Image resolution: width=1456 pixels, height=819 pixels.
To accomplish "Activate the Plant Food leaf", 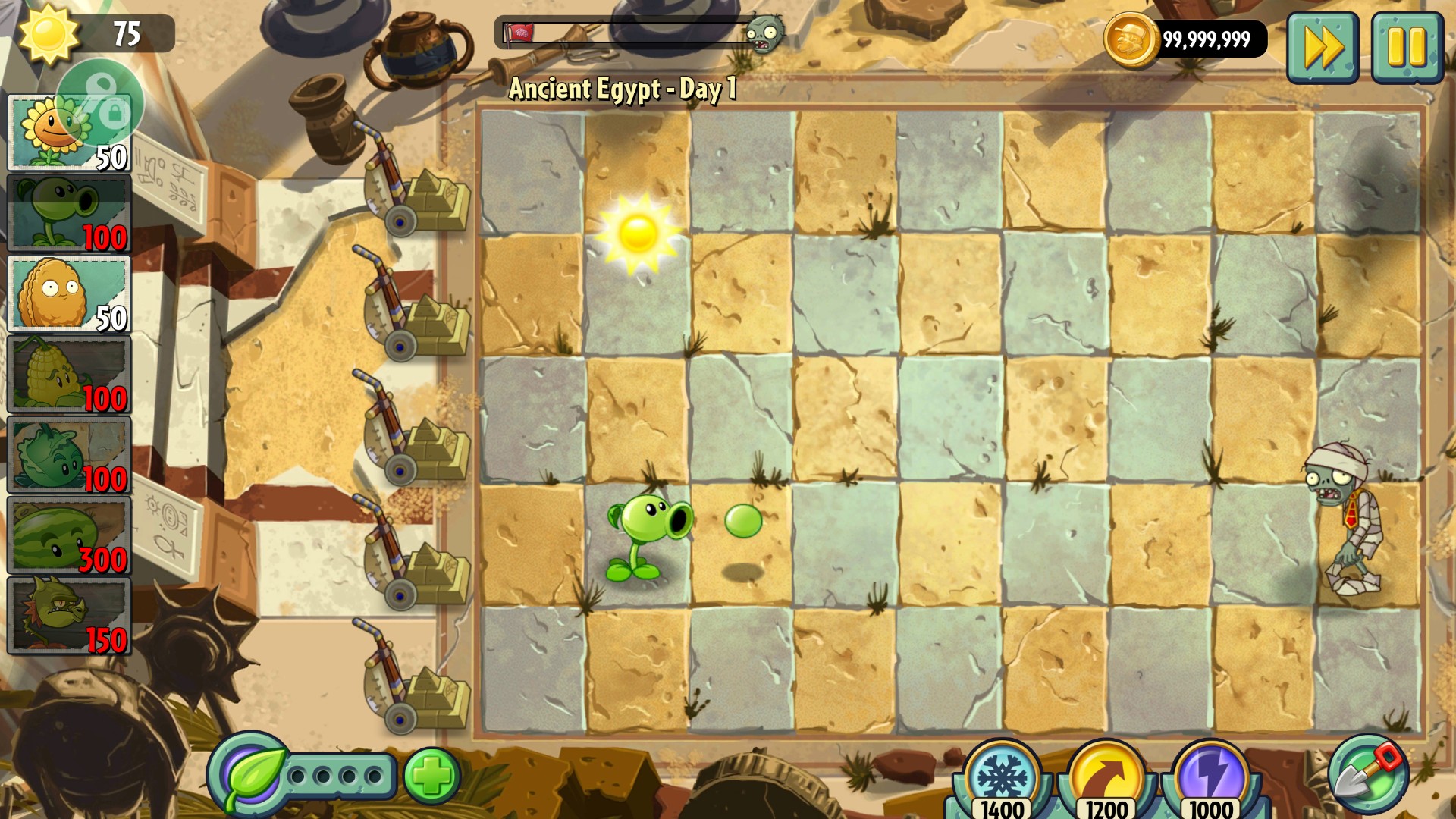I will tap(249, 775).
